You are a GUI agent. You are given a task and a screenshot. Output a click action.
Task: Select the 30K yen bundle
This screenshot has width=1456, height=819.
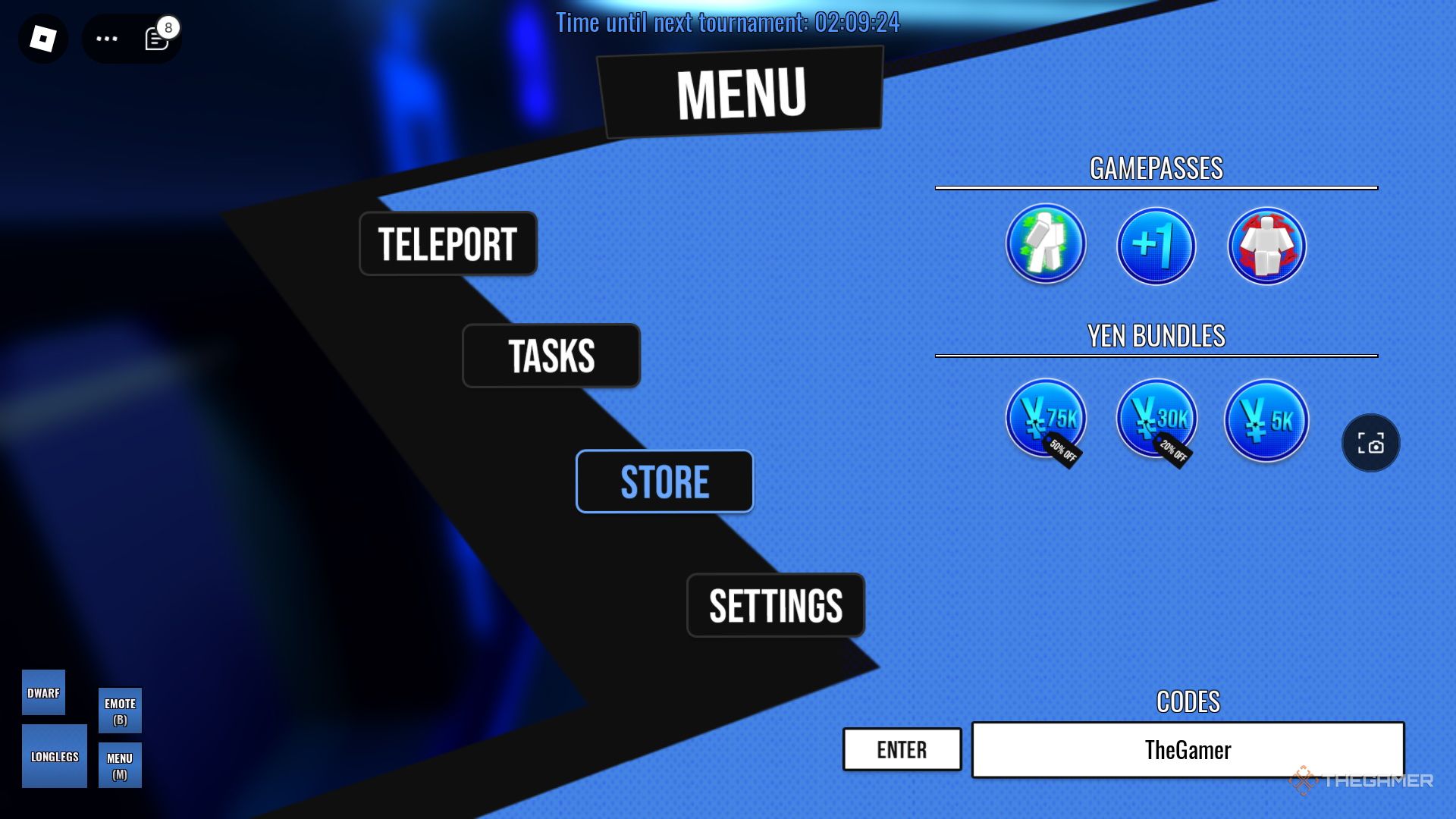(x=1156, y=419)
